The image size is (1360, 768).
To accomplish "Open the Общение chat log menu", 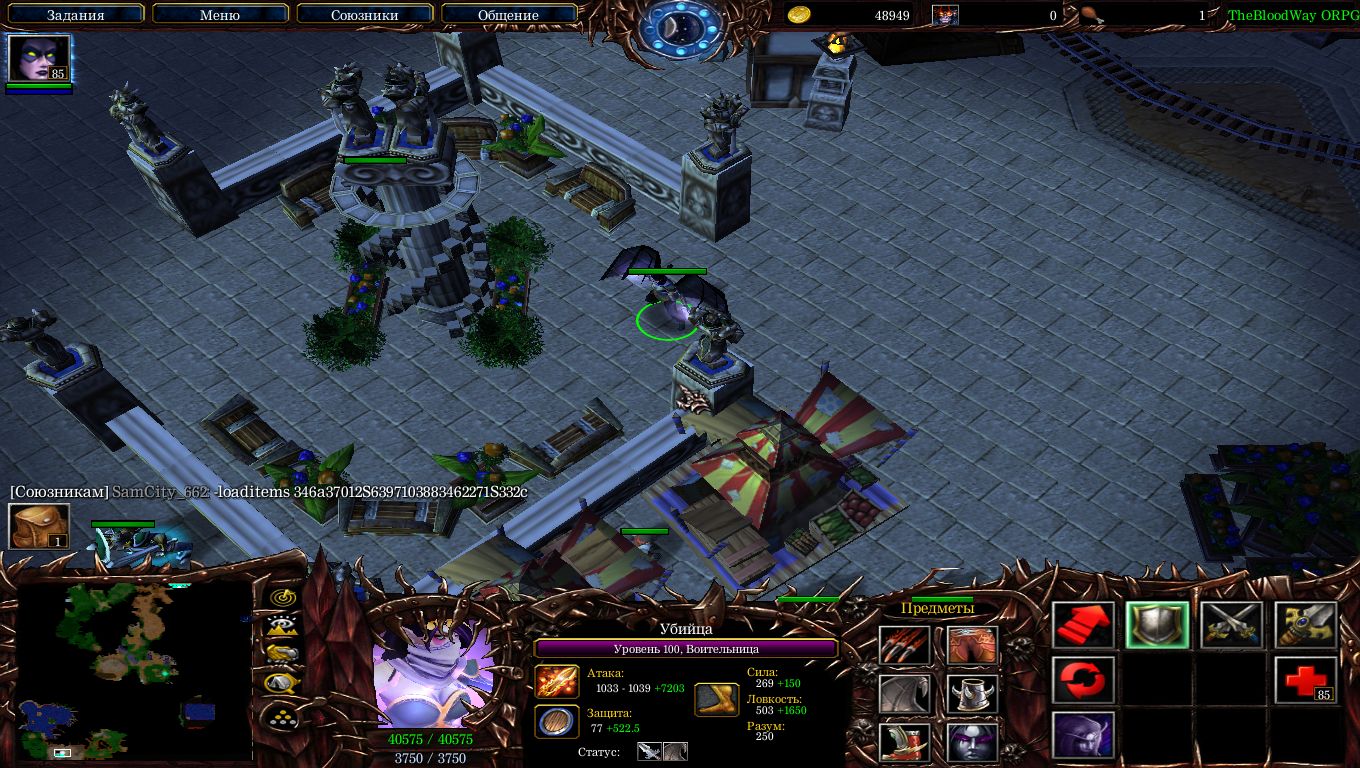I will tap(508, 15).
